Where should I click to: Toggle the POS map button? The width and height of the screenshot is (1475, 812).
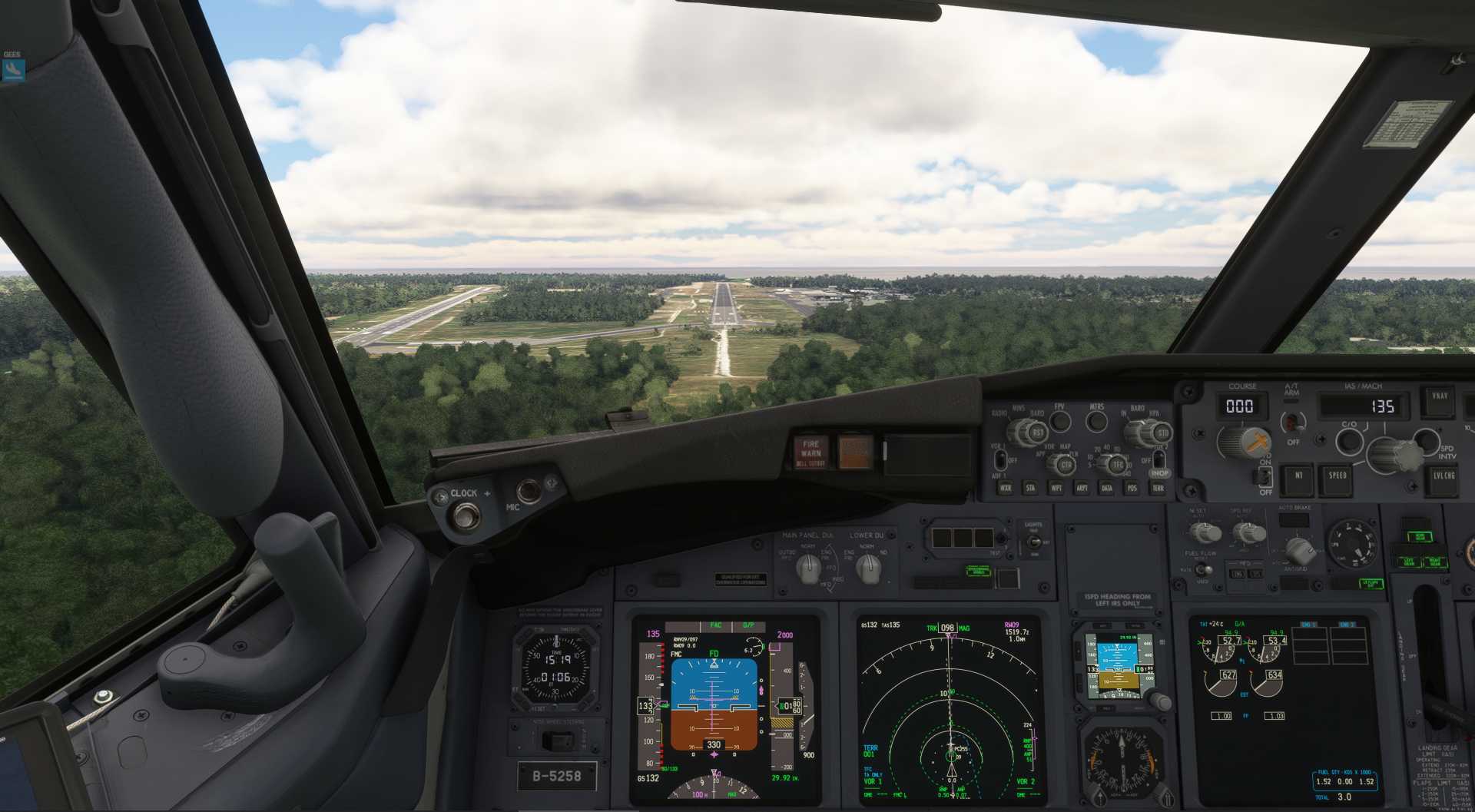(x=1132, y=488)
